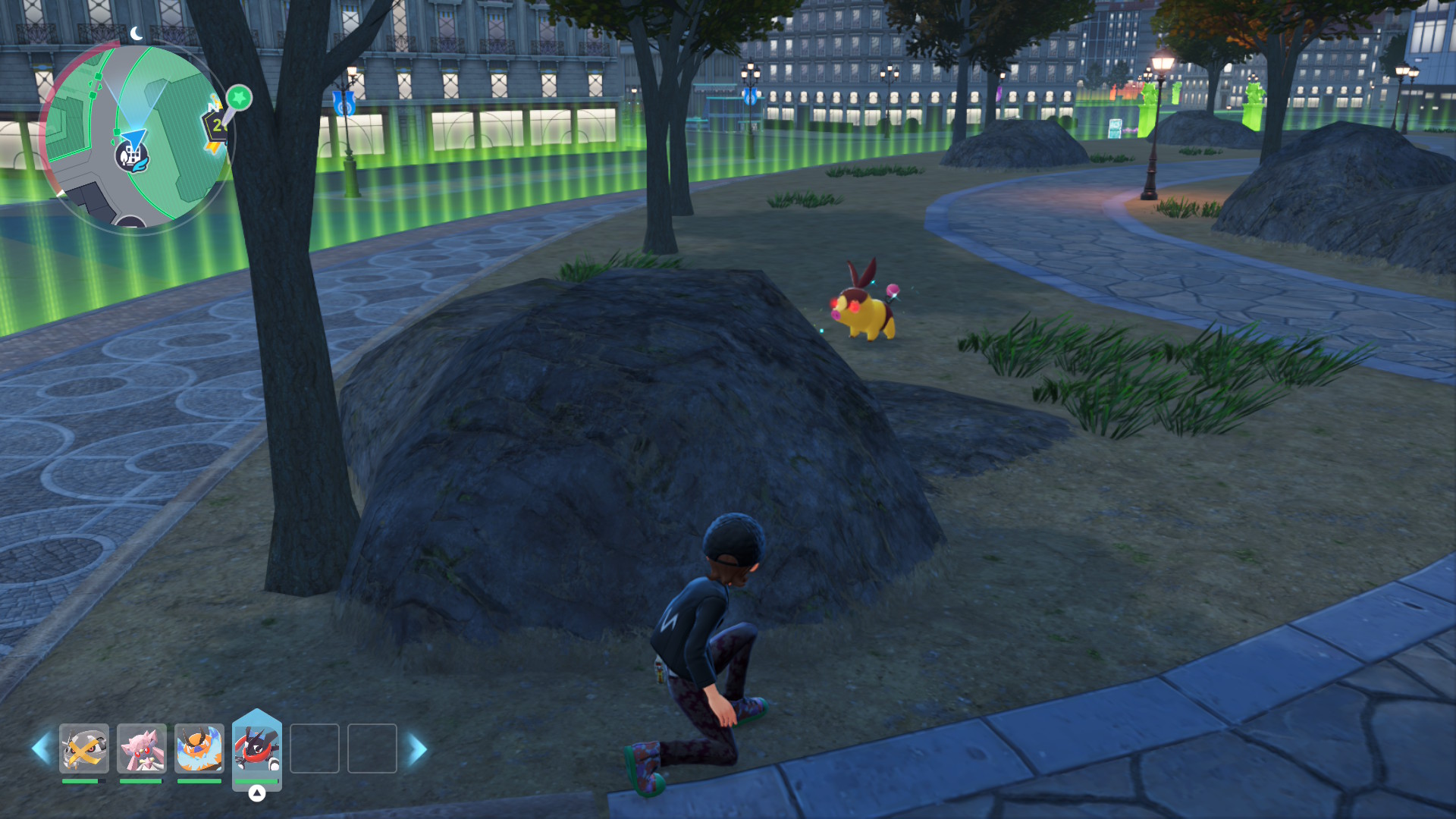Pick the orange and blue furry Pokémon slot

(x=199, y=748)
